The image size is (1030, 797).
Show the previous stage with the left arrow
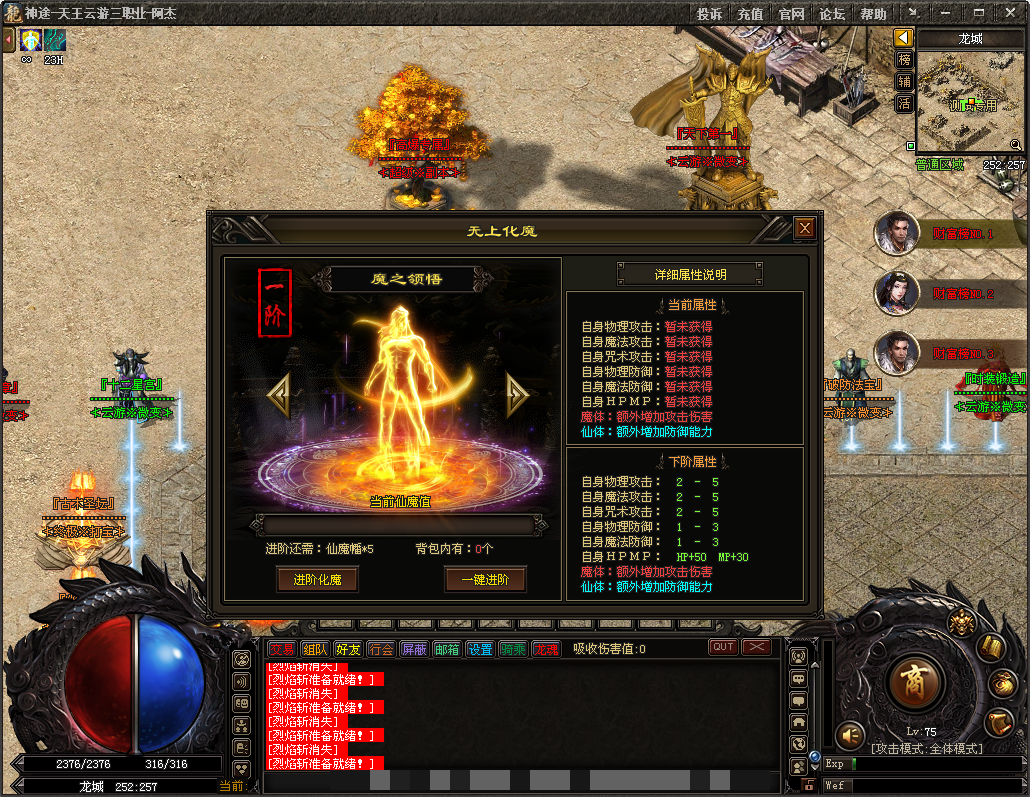click(279, 396)
